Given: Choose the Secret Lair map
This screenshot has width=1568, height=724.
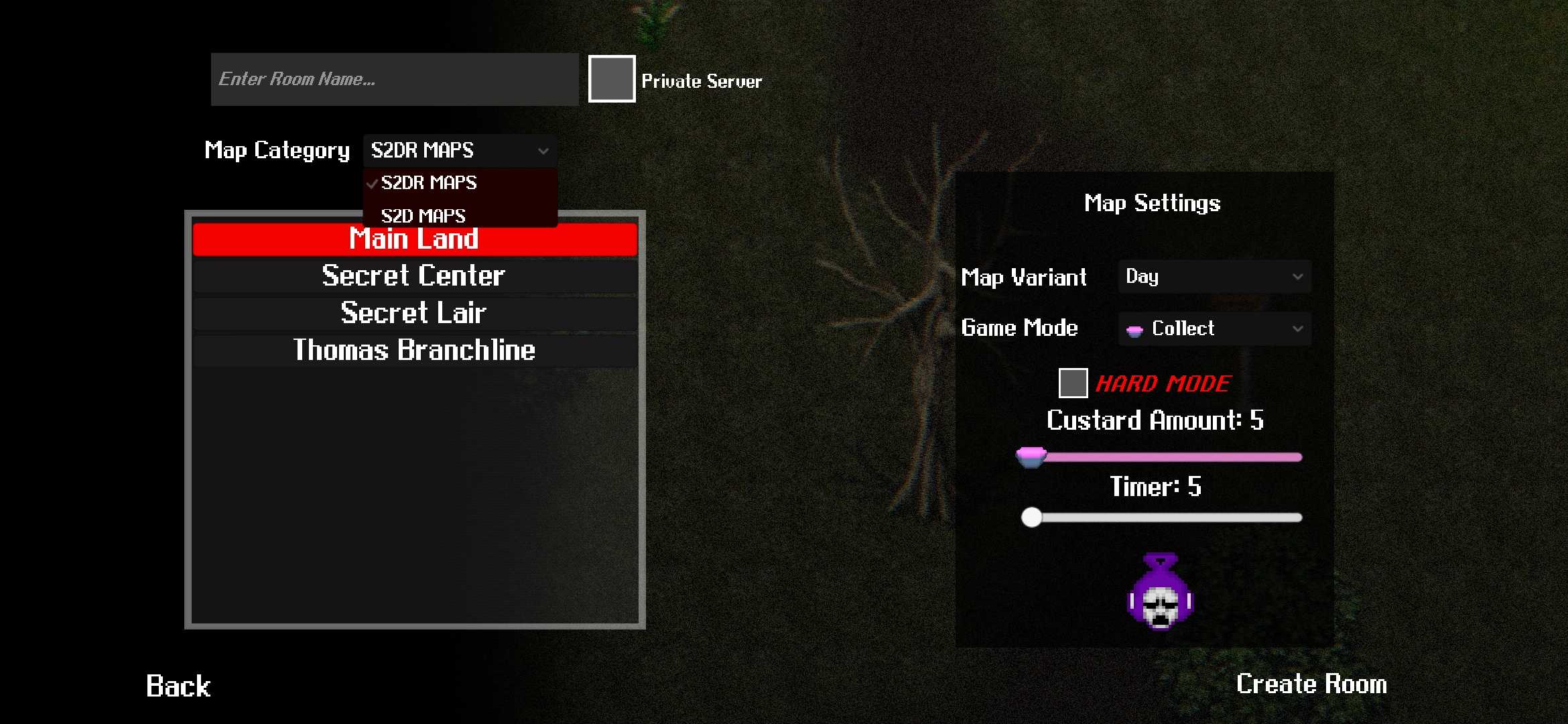Looking at the screenshot, I should (414, 313).
